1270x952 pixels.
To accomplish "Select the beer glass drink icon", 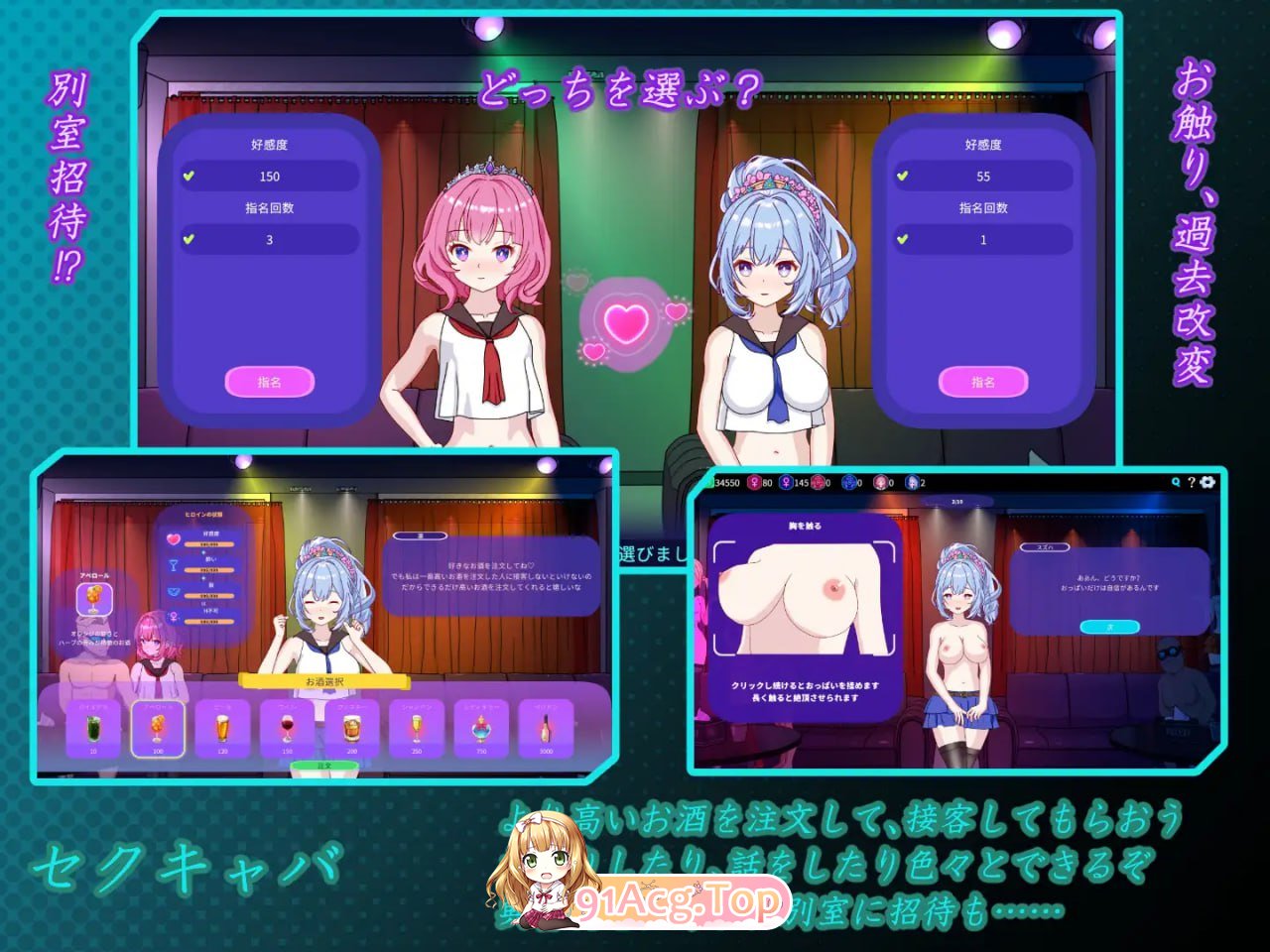I will 223,727.
